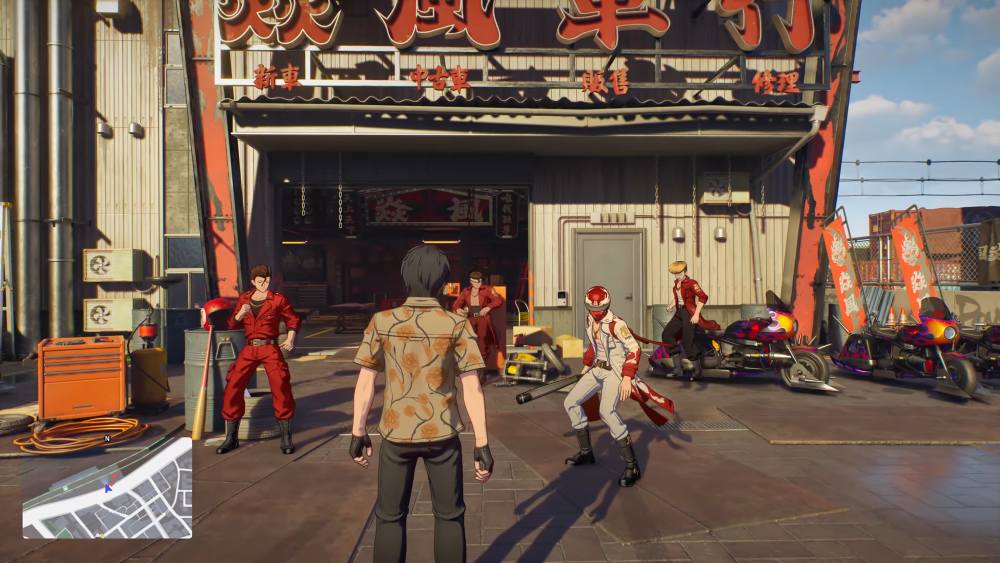
Task: Open the street minimap
Action: [107, 488]
